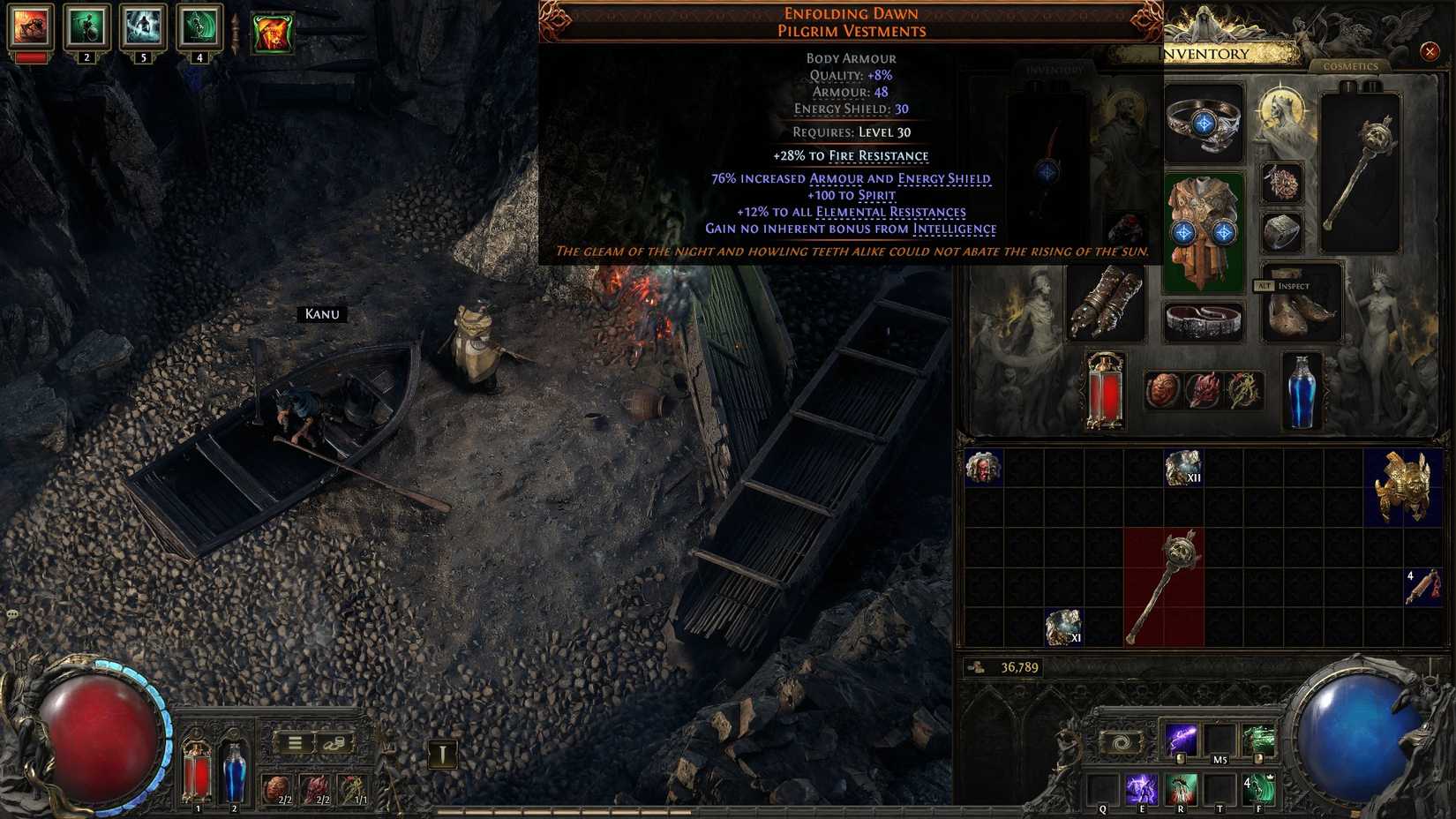
Task: Click the currency exchange coins icon
Action: pos(335,744)
